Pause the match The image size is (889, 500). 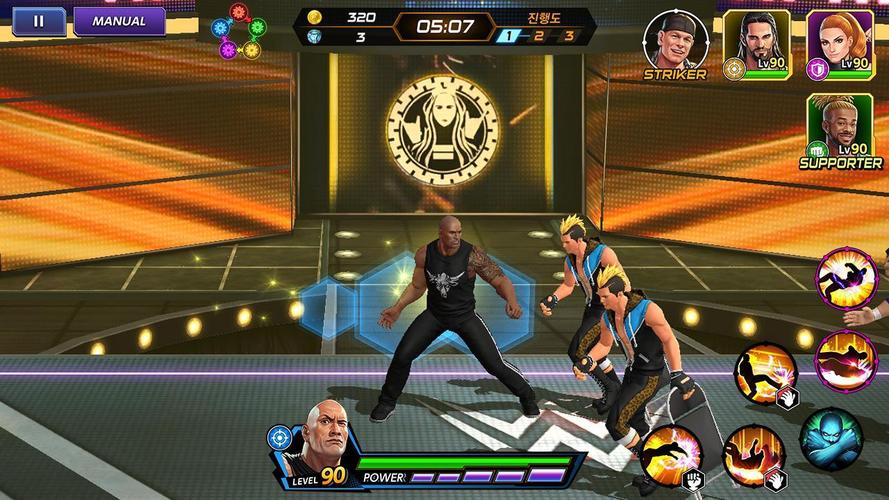[x=38, y=21]
